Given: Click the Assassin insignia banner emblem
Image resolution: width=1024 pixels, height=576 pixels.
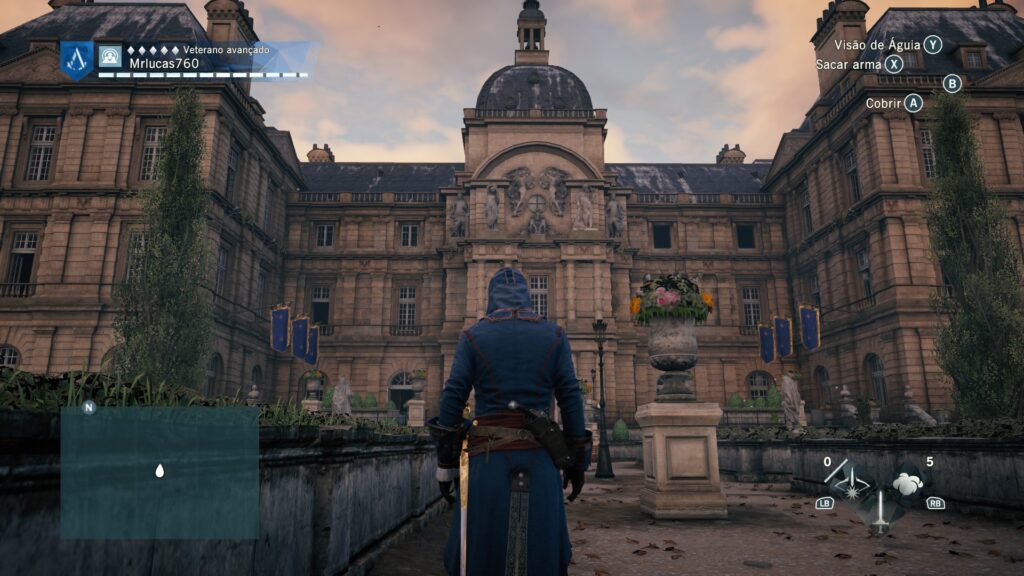Looking at the screenshot, I should coord(76,59).
